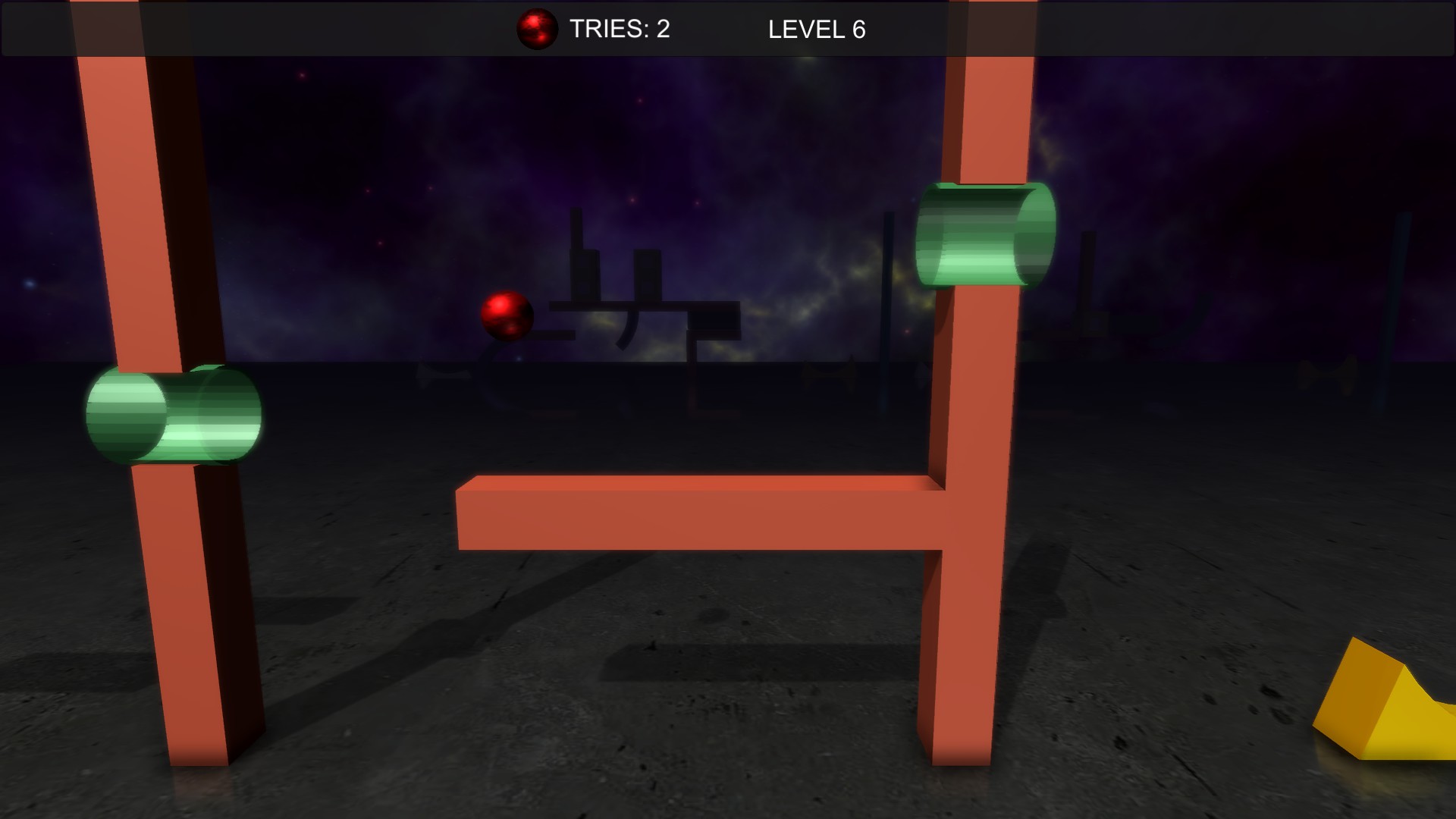This screenshot has height=819, width=1456.
Task: Click the red ball icon in the HUD
Action: tap(538, 30)
